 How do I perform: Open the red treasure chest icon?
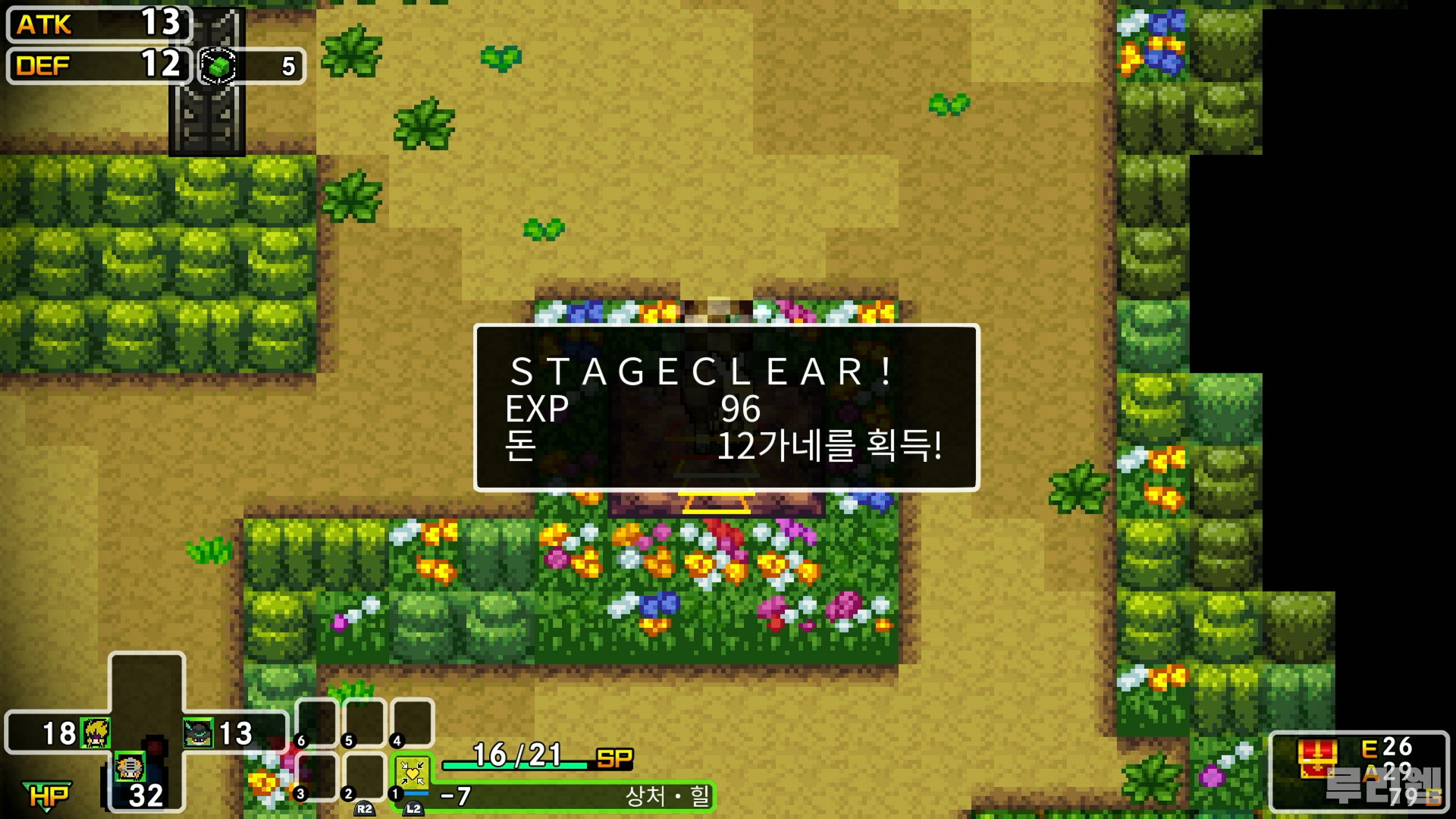coord(1317,758)
